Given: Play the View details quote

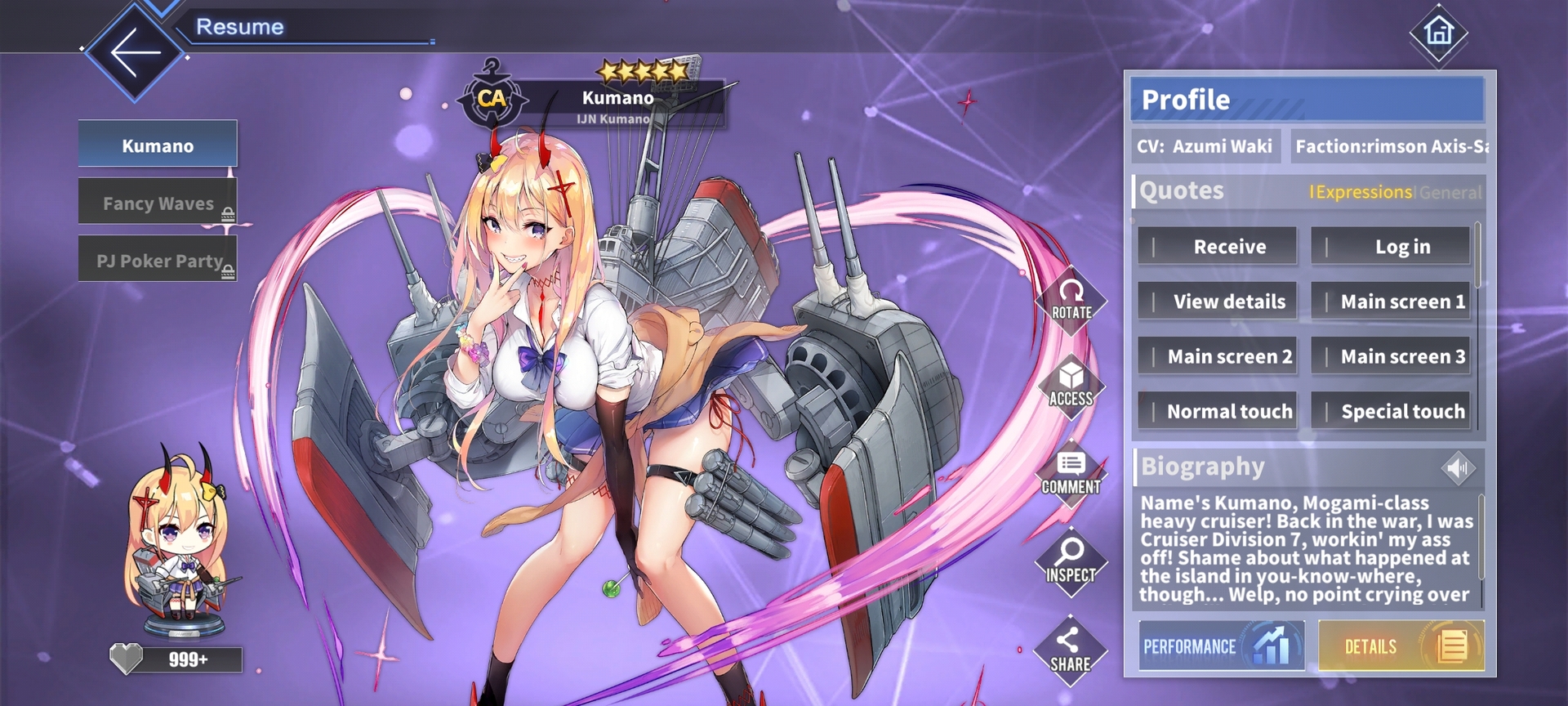Looking at the screenshot, I should 1217,302.
